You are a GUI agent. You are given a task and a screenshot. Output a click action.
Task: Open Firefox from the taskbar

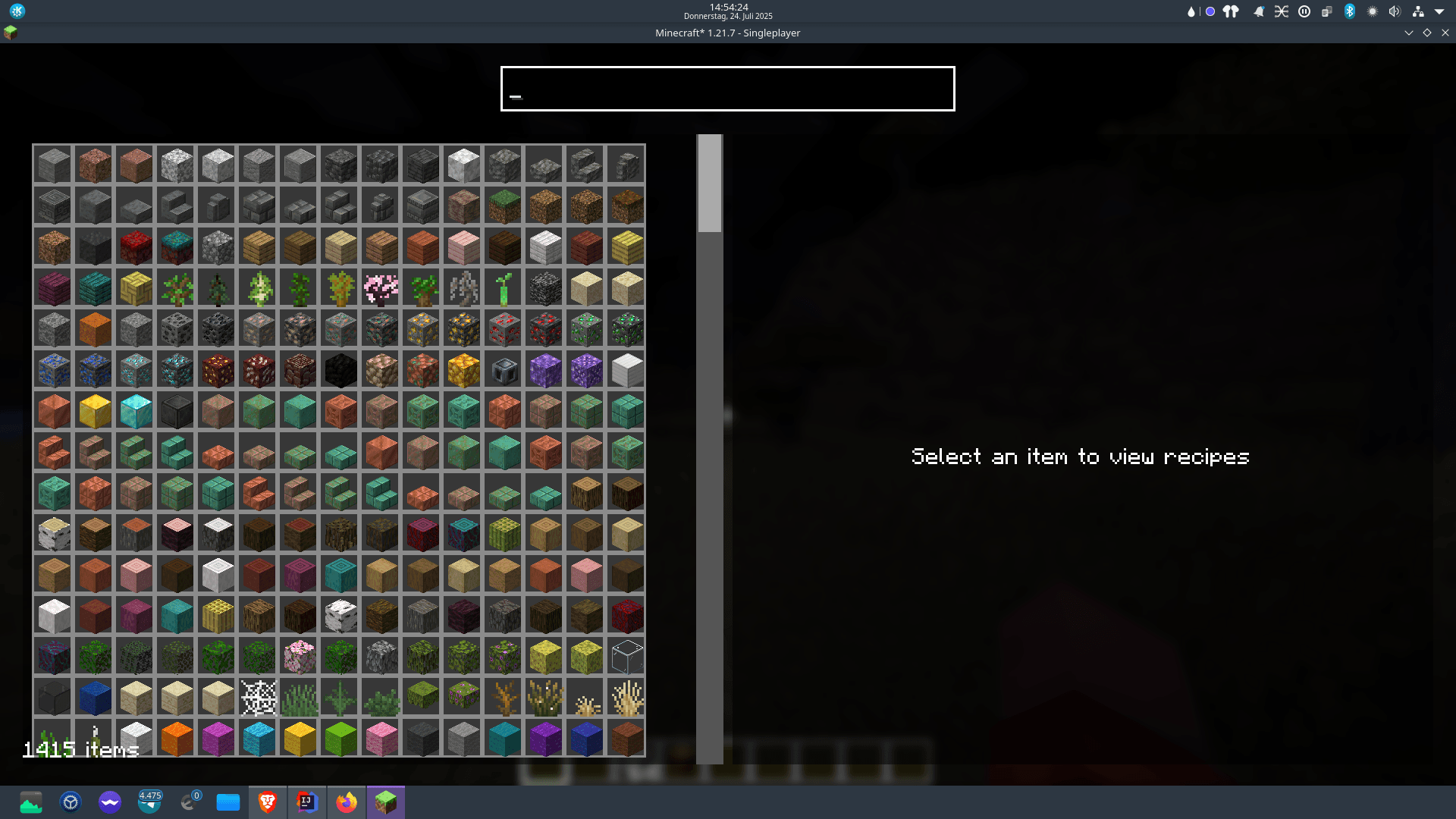pyautogui.click(x=347, y=802)
